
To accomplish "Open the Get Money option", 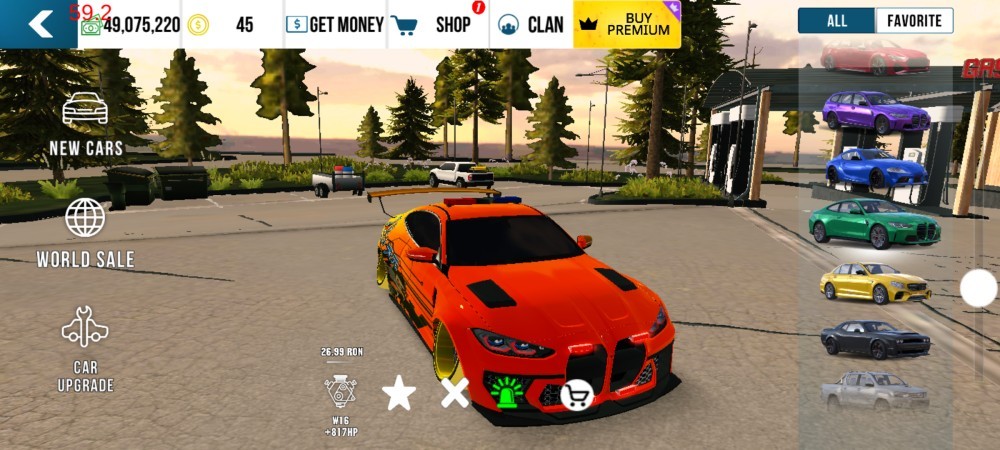I will [x=335, y=24].
